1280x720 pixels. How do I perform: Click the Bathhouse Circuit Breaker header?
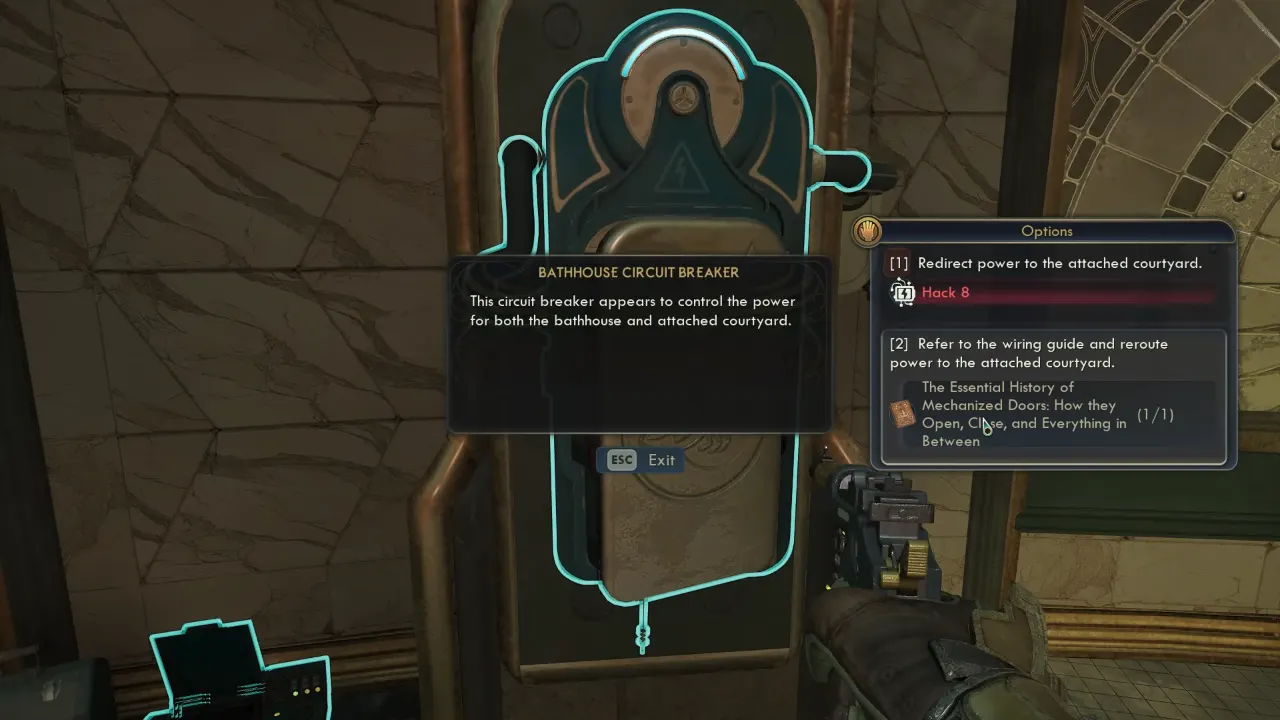pos(640,272)
